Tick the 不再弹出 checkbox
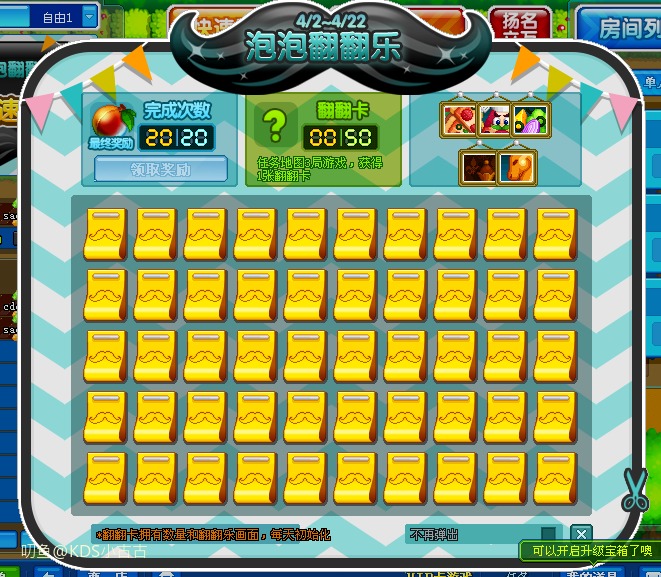 tap(548, 535)
